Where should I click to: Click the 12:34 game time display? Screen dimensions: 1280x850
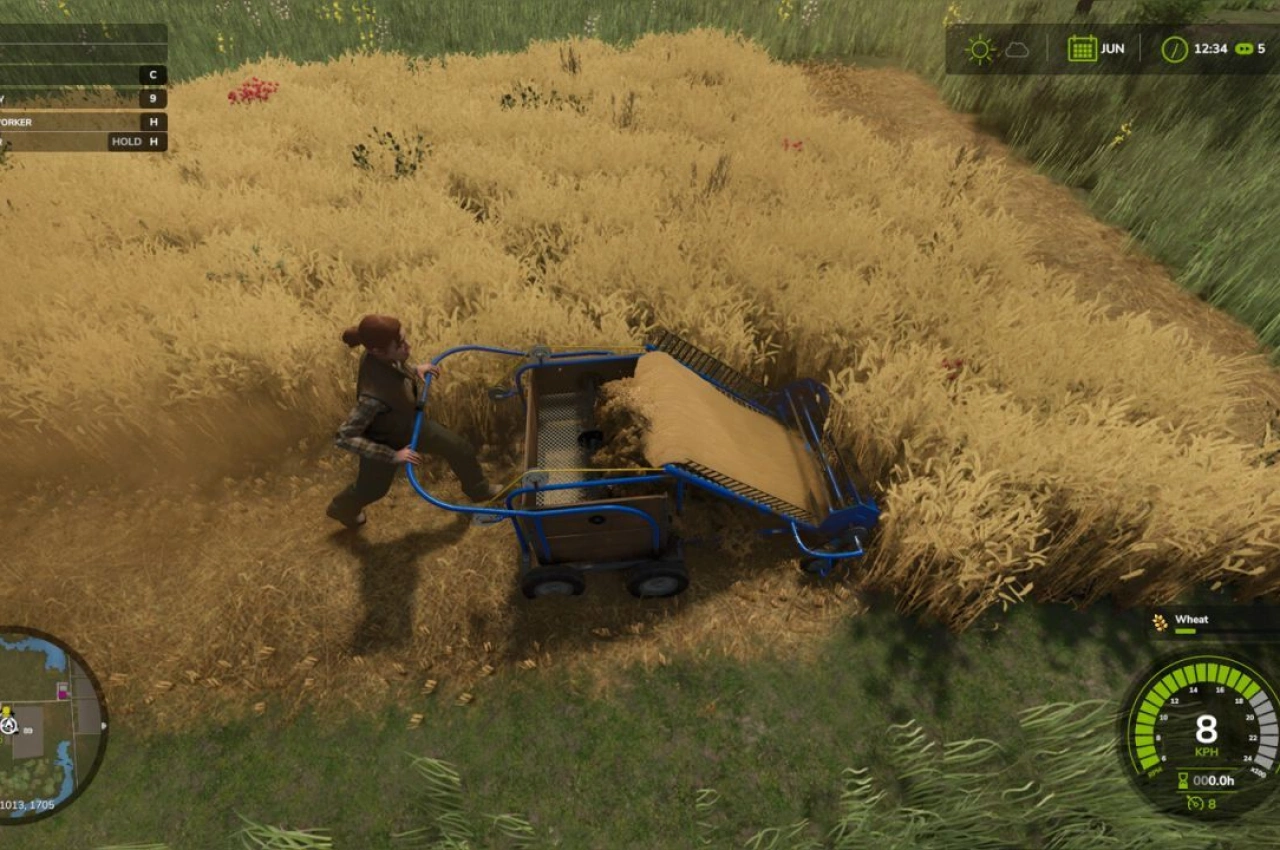coord(1211,48)
